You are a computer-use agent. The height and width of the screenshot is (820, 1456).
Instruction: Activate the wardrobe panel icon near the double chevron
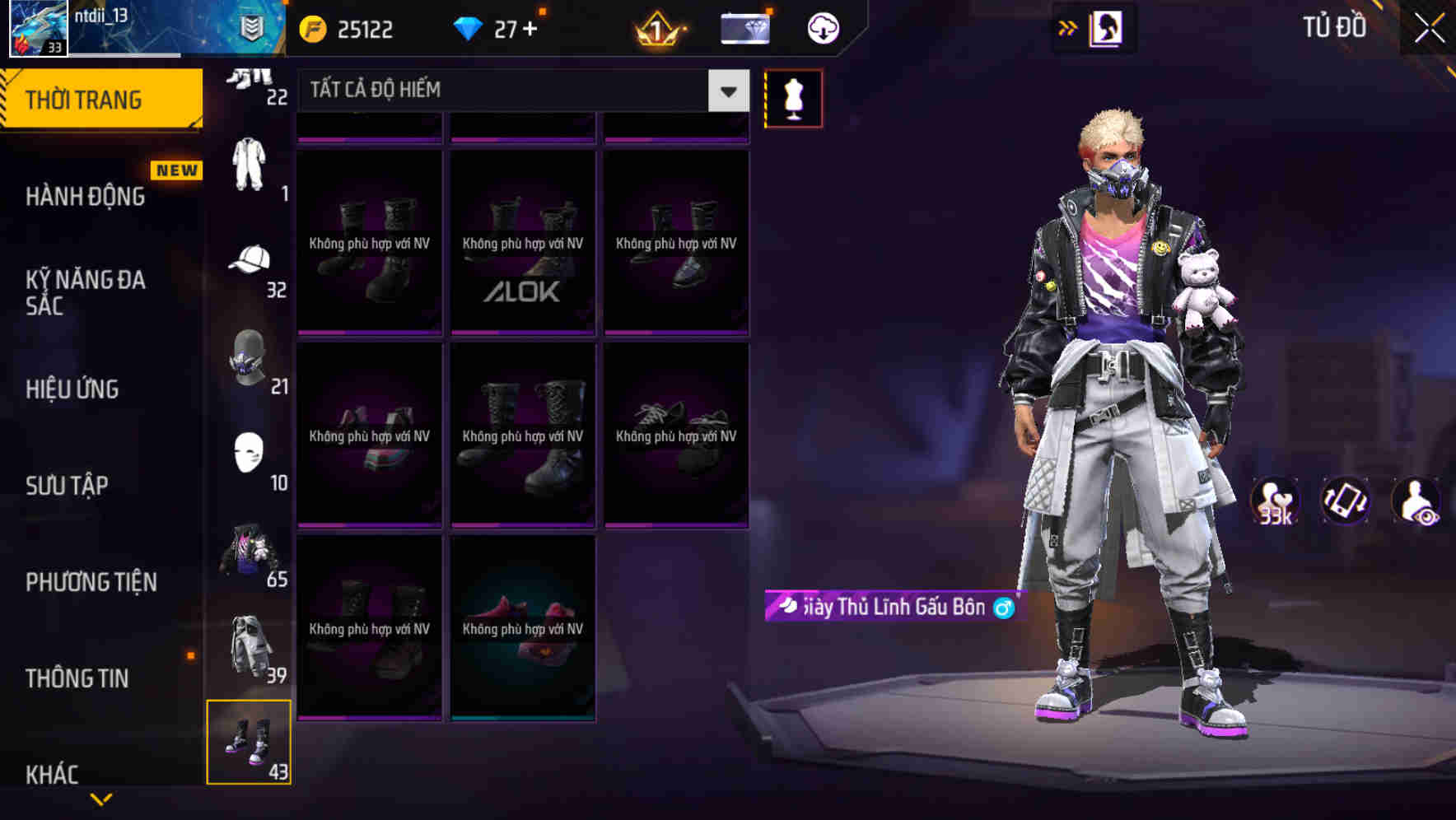tap(1106, 27)
